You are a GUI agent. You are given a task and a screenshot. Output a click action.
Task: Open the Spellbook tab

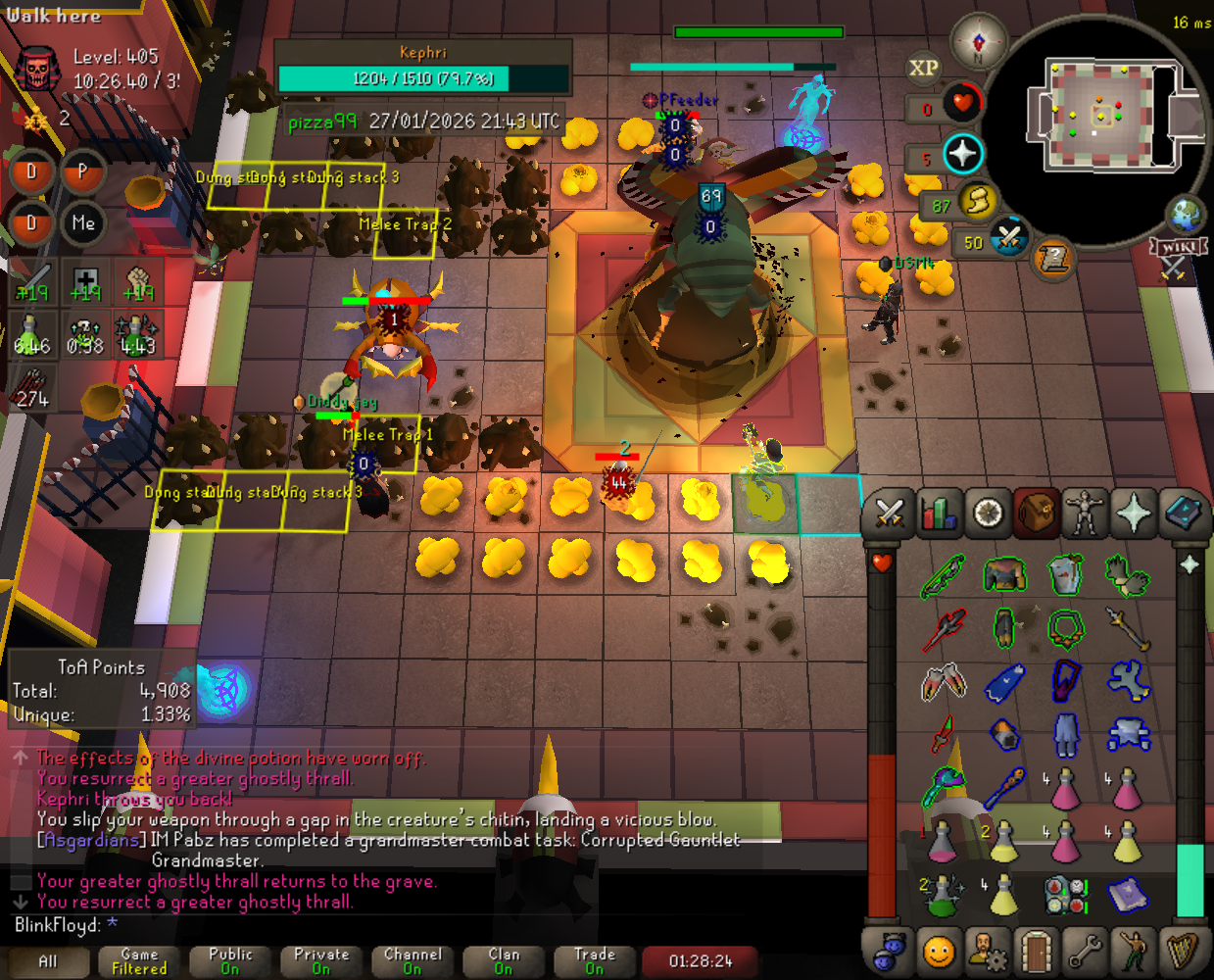click(x=1183, y=513)
